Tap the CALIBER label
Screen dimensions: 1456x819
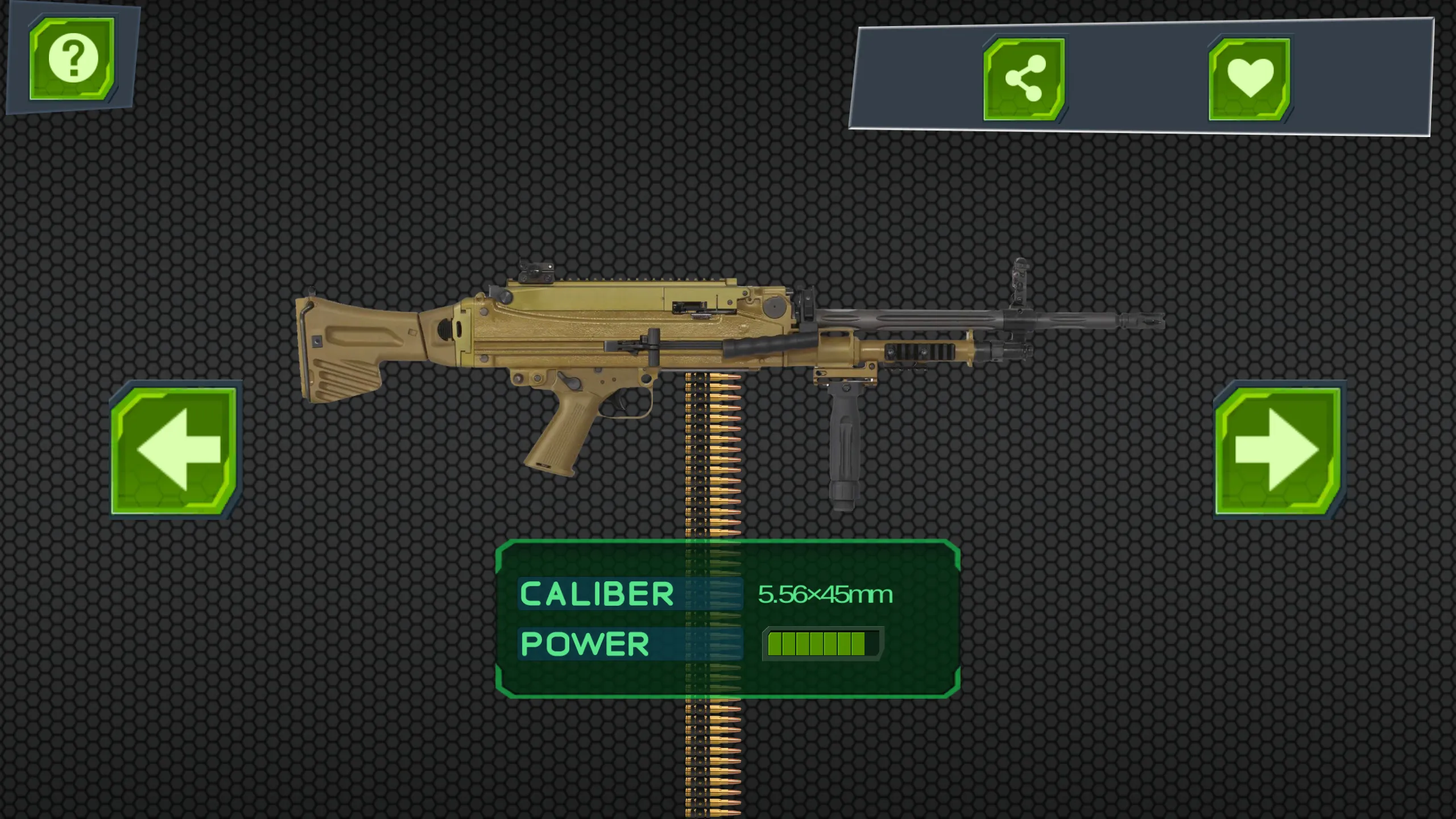tap(597, 594)
